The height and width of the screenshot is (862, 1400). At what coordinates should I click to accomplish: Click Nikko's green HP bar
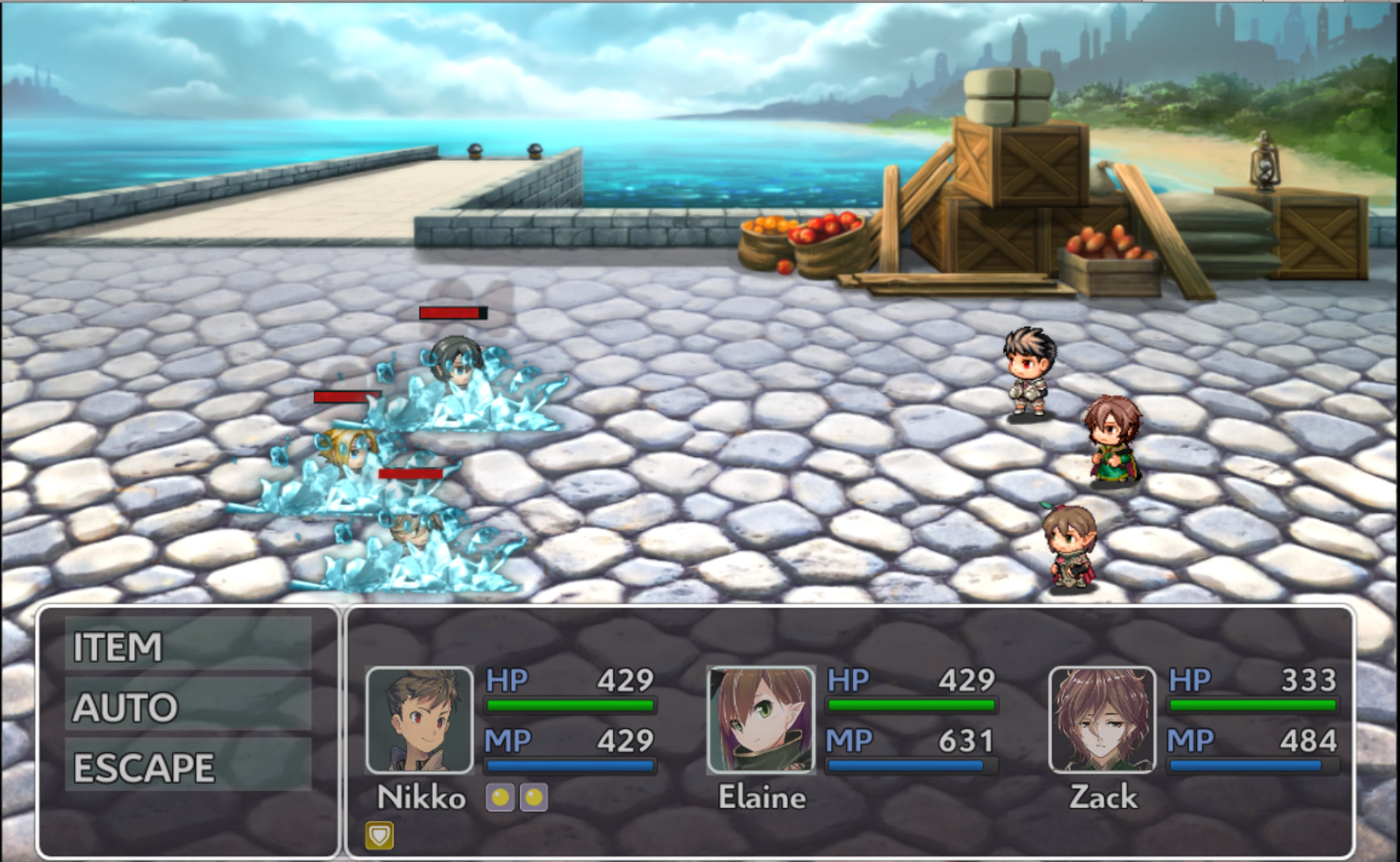pos(568,704)
